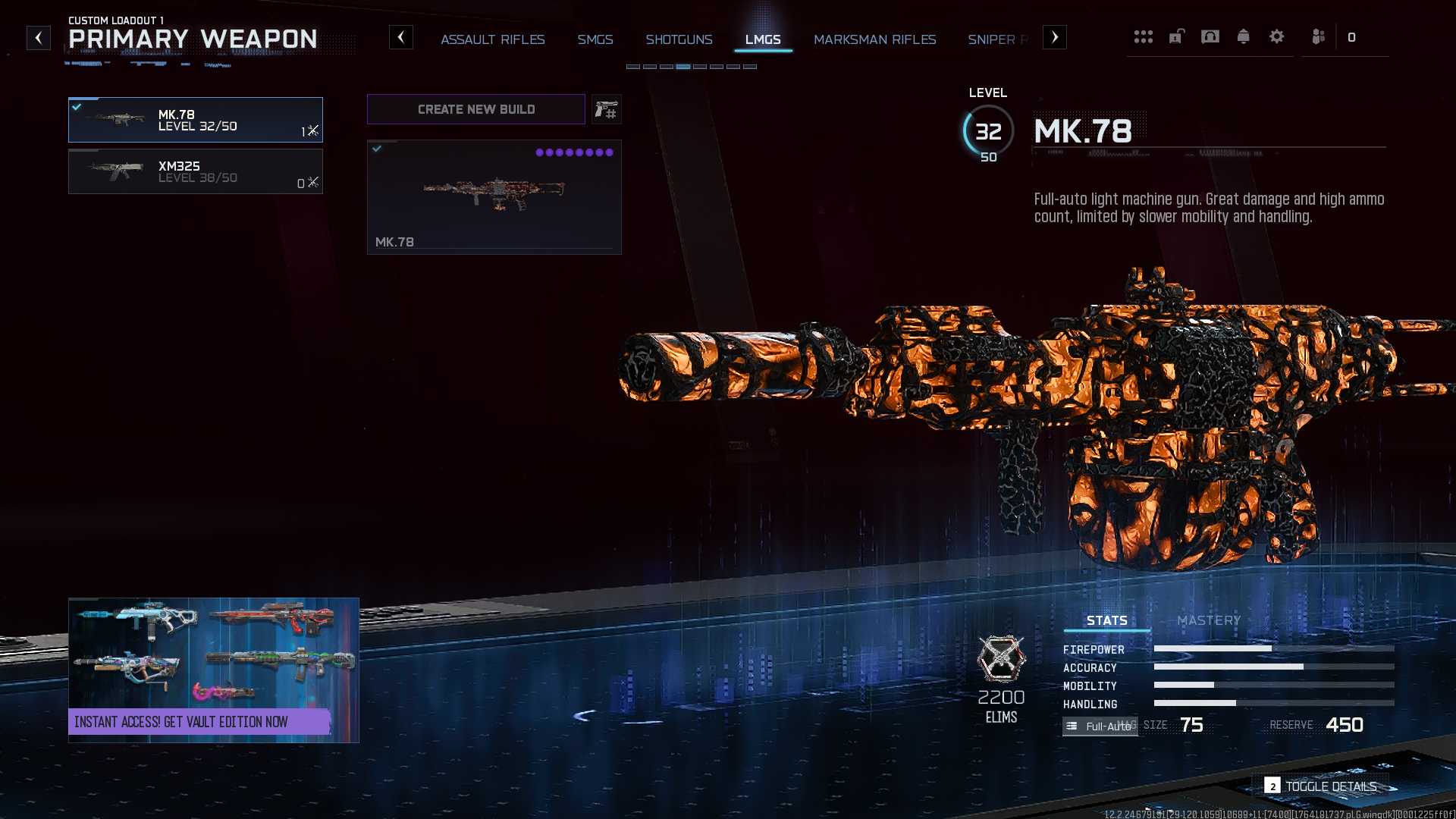Go back from Primary Weapon menu
Viewport: 1456px width, 819px height.
(x=39, y=38)
